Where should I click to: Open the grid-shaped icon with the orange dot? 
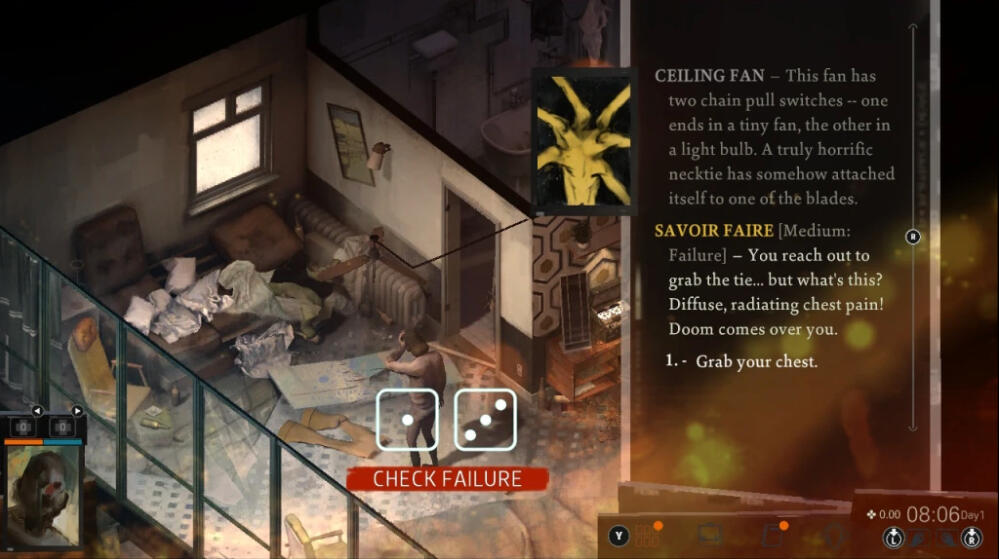tap(646, 536)
